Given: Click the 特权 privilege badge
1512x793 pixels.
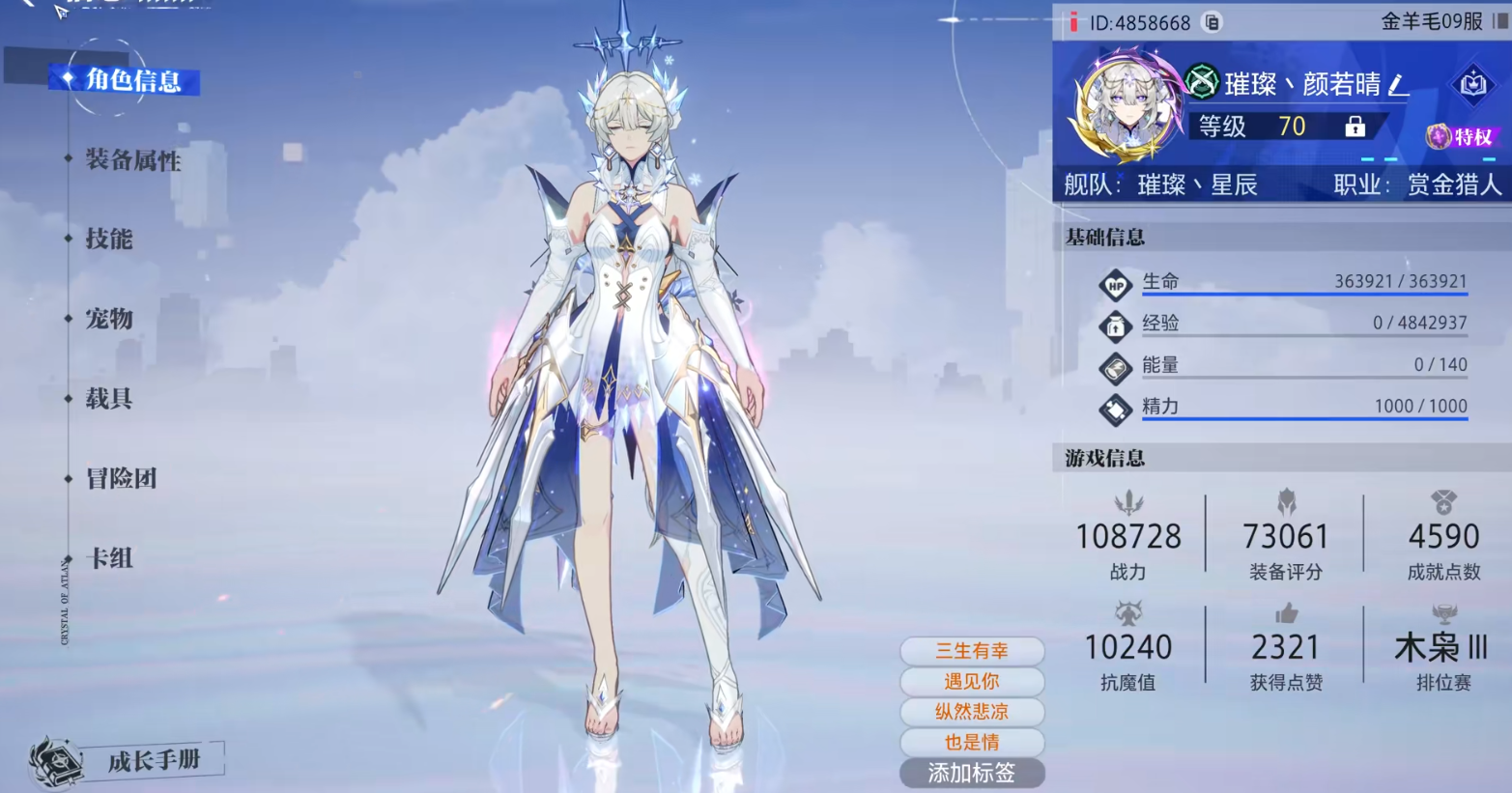Looking at the screenshot, I should [1461, 137].
